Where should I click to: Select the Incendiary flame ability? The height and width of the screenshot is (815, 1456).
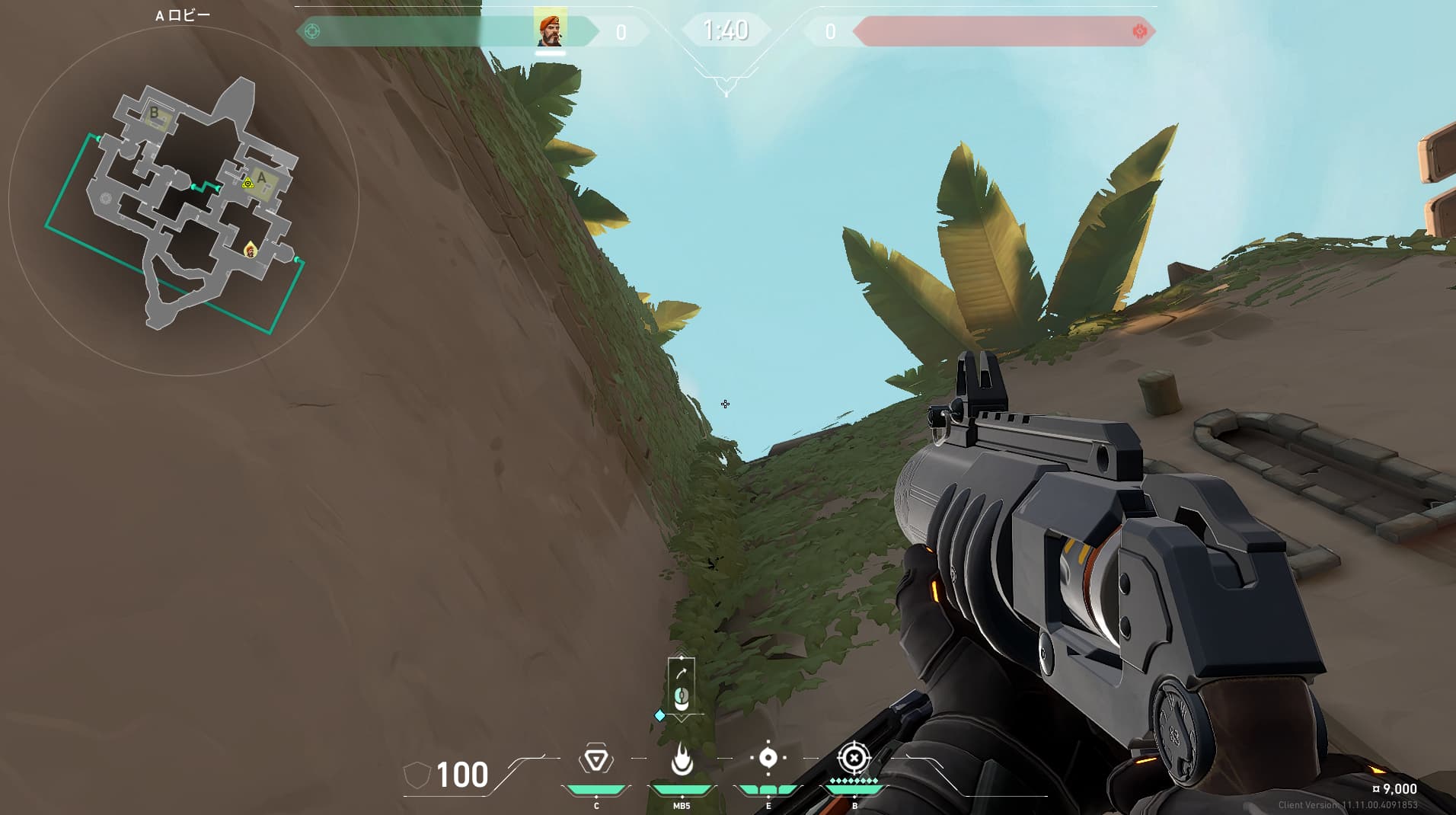682,759
